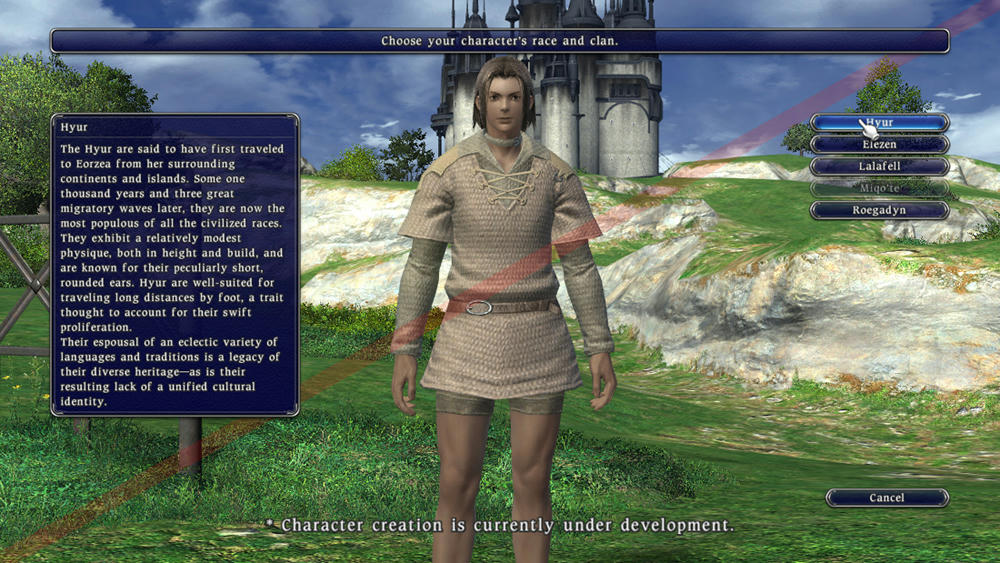
Task: Pick the Lalafell race entry
Action: [879, 166]
